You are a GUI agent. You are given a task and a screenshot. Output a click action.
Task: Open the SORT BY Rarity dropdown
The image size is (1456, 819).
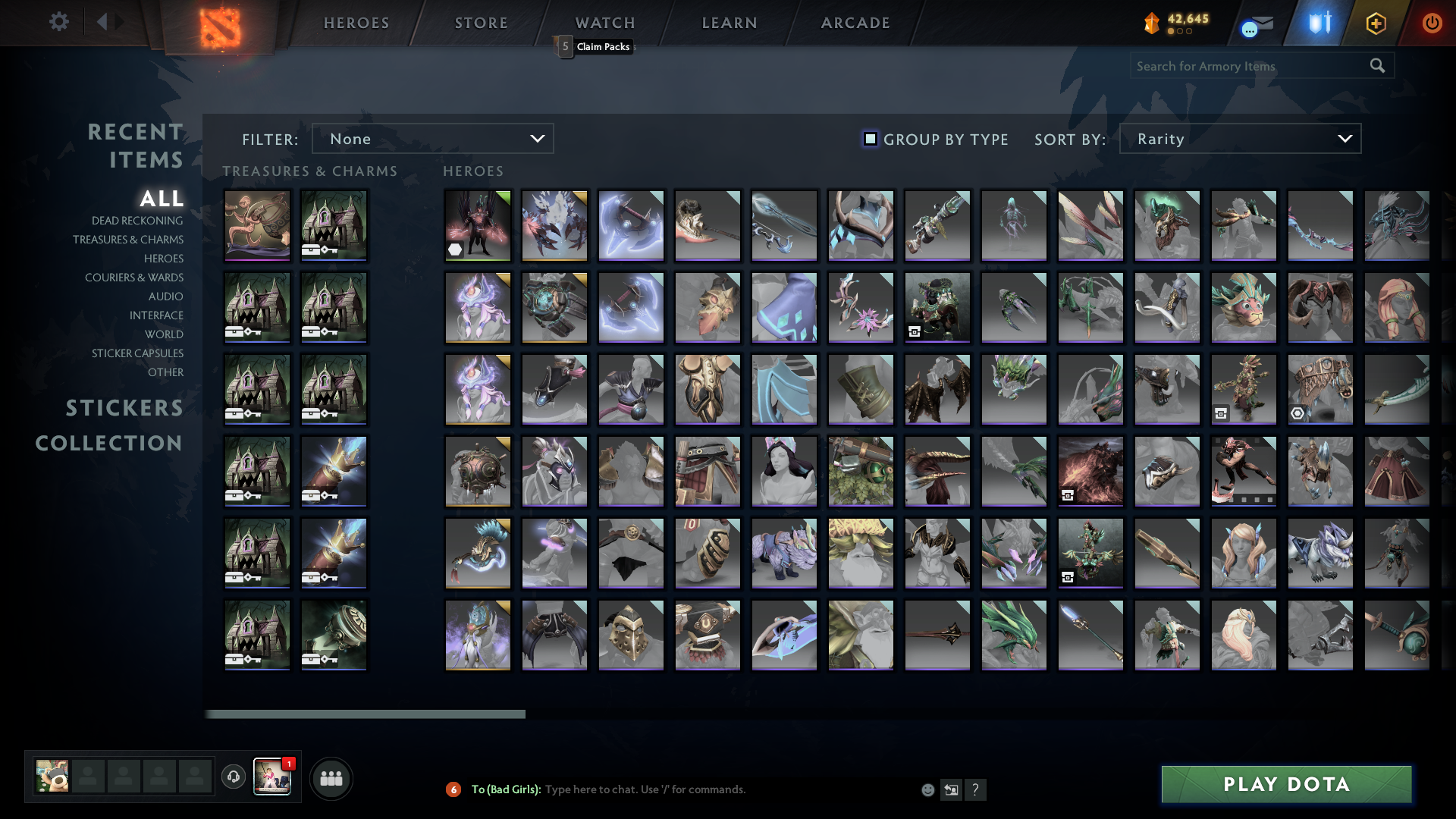[x=1239, y=138]
